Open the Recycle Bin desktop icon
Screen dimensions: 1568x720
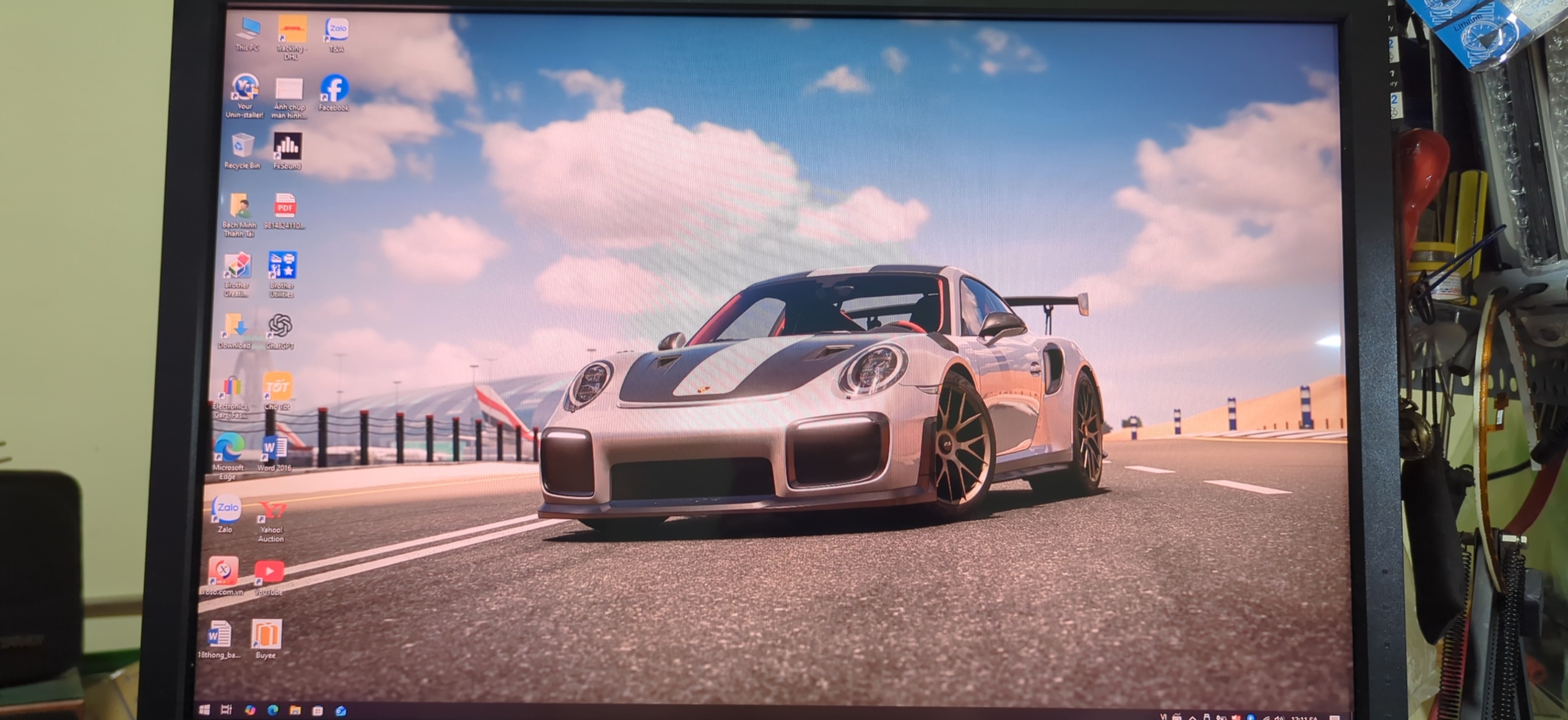pos(242,147)
